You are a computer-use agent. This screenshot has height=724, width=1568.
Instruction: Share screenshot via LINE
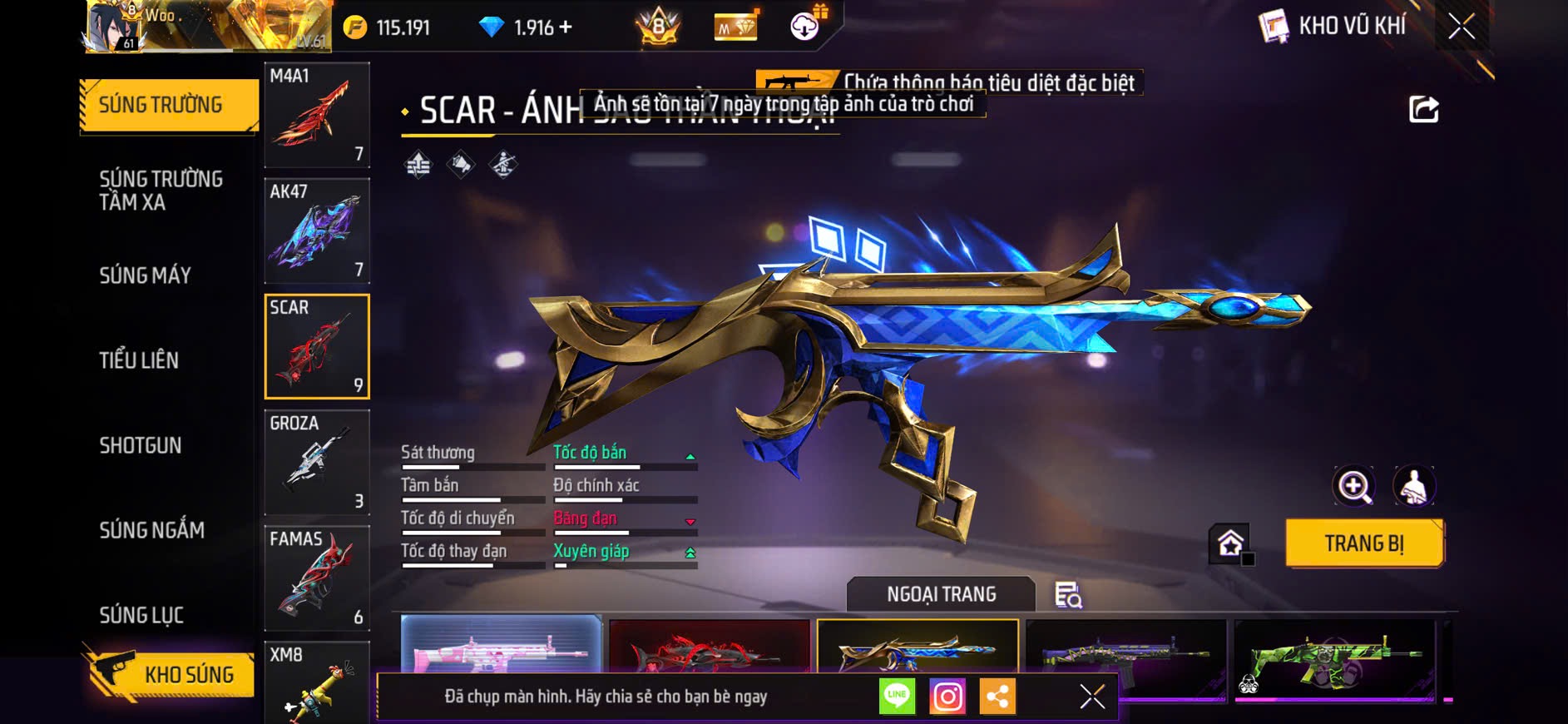pos(897,697)
